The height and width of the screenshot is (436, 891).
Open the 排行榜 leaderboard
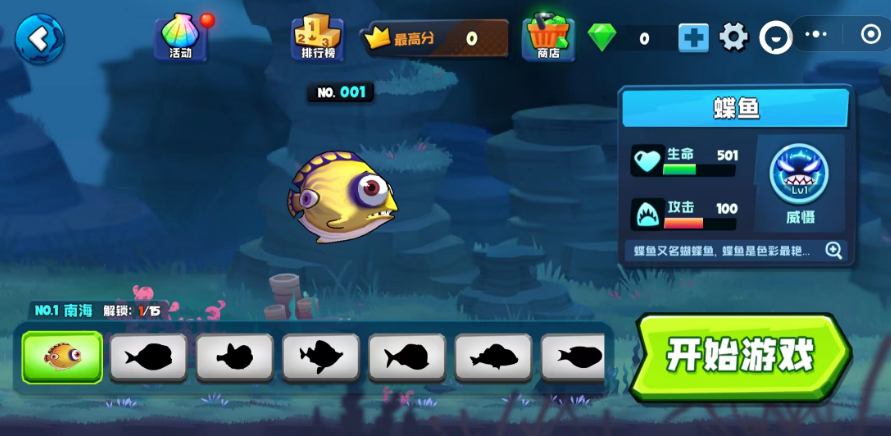click(x=317, y=38)
